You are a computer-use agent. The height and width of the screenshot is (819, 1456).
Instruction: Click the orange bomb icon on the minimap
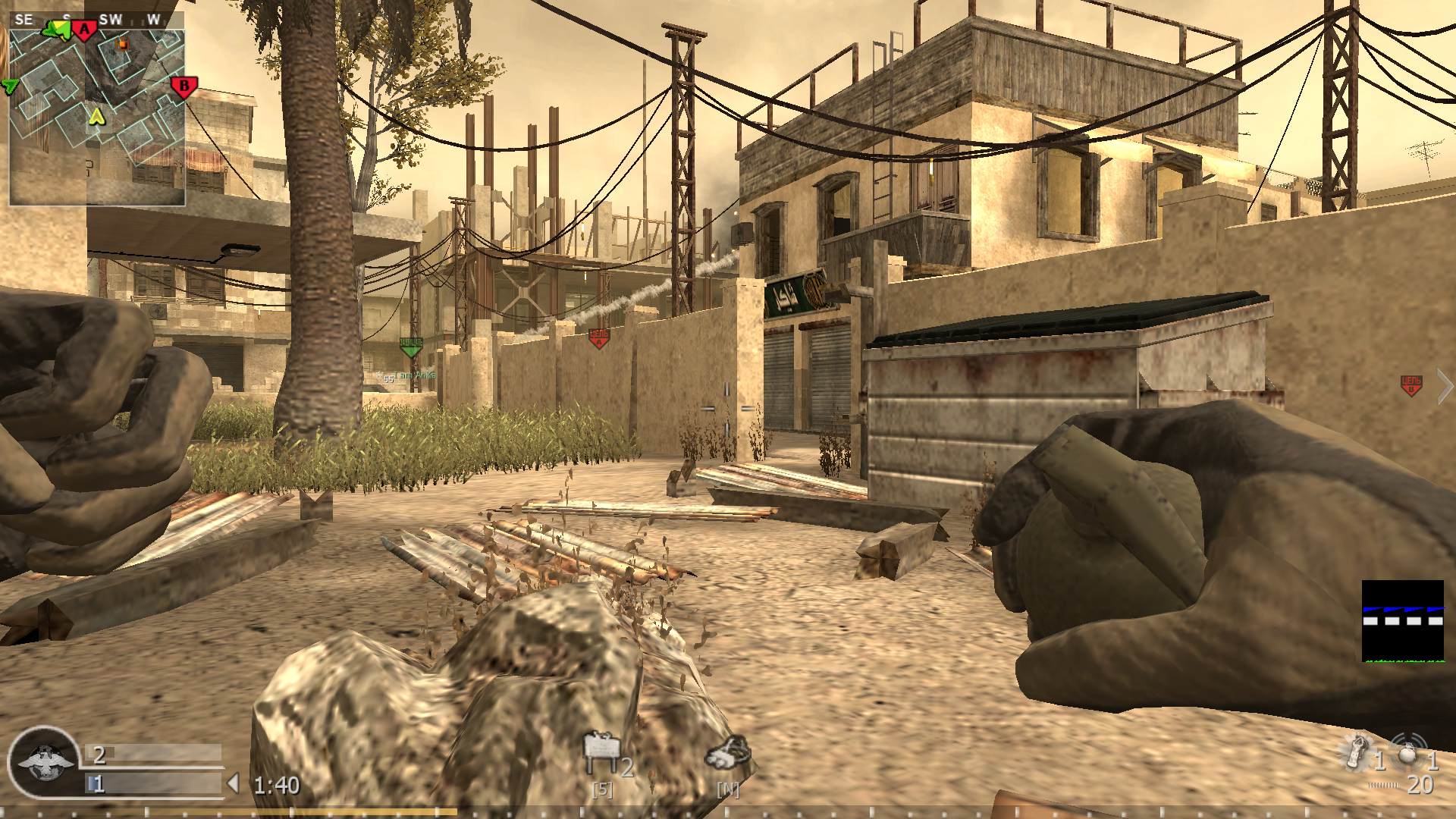pyautogui.click(x=123, y=43)
